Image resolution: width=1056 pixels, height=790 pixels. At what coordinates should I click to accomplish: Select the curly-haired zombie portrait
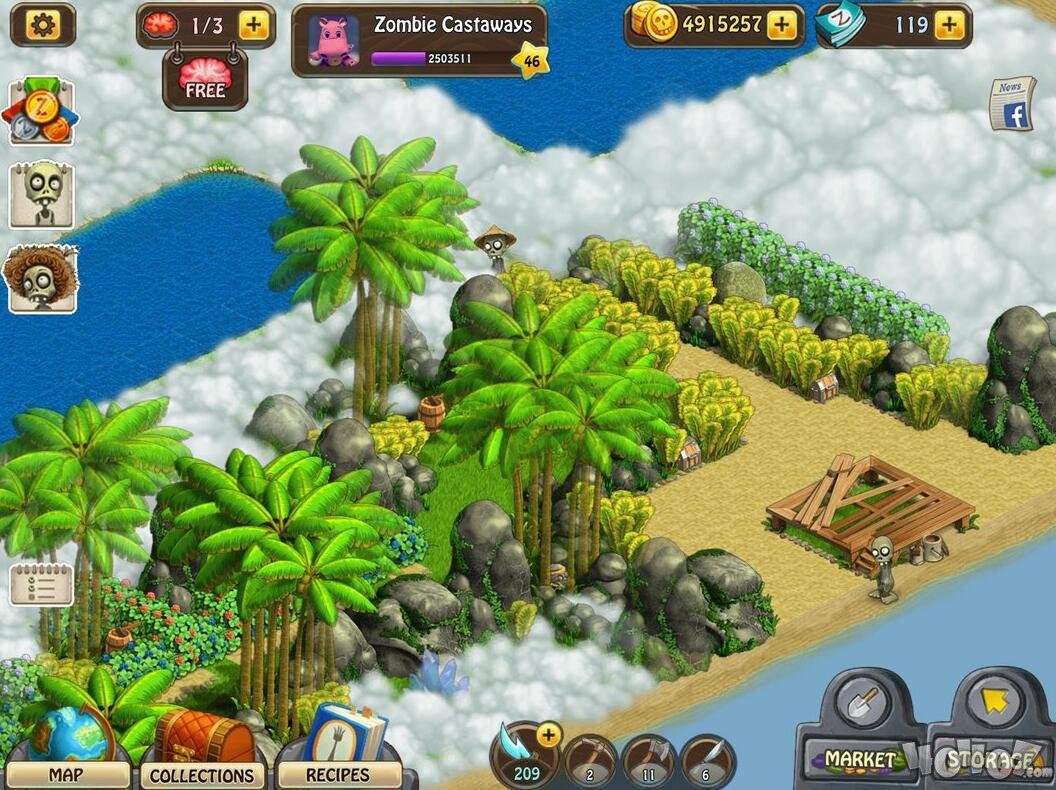pos(41,278)
